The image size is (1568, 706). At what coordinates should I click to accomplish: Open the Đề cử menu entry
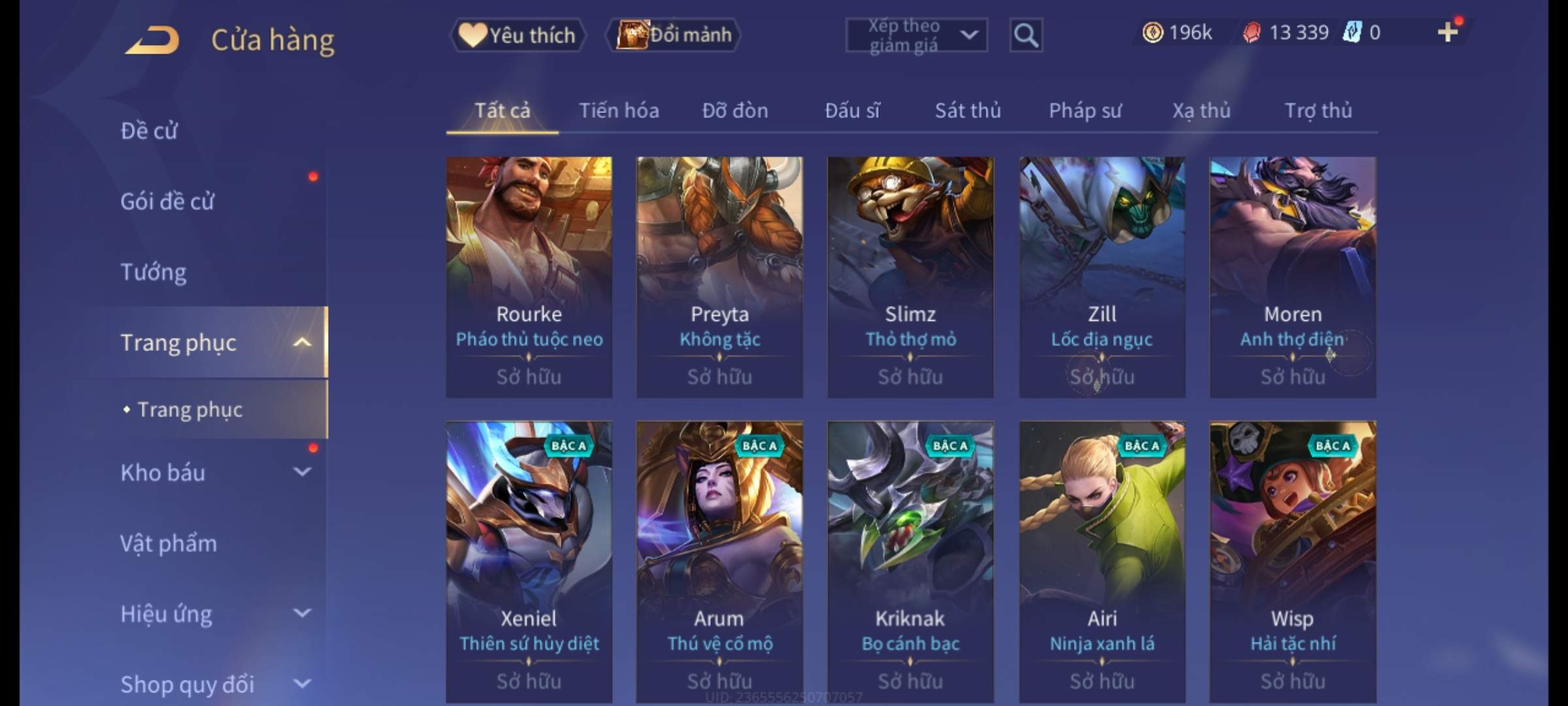pos(149,131)
